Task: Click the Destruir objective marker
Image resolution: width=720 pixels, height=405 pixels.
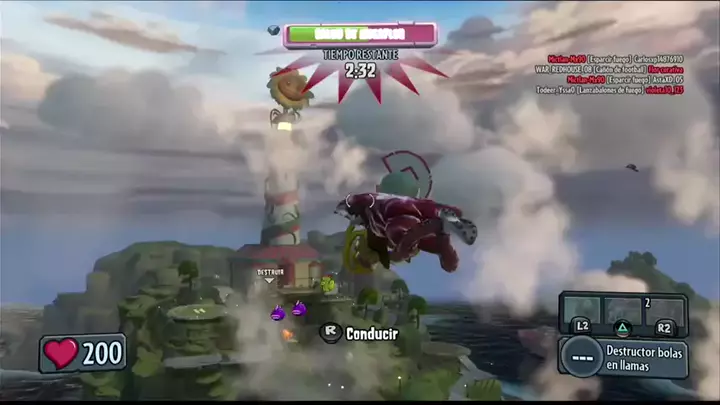Action: 270,273
